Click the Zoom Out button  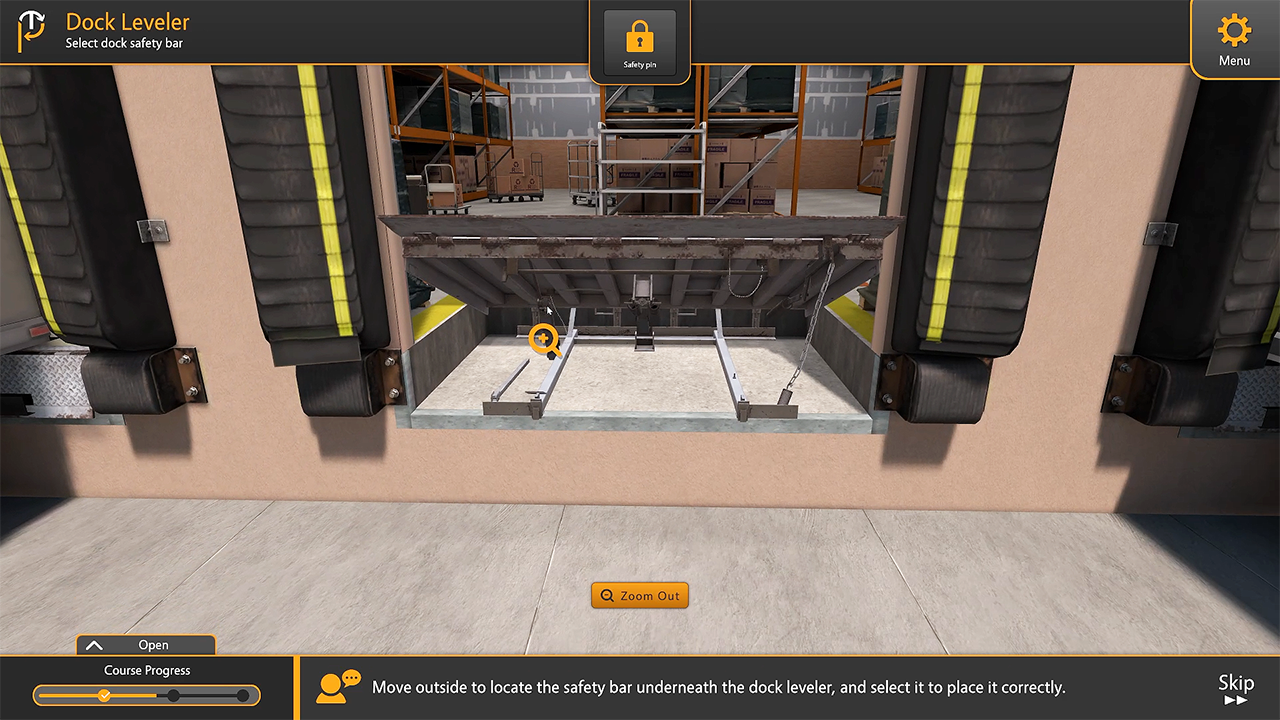point(640,596)
